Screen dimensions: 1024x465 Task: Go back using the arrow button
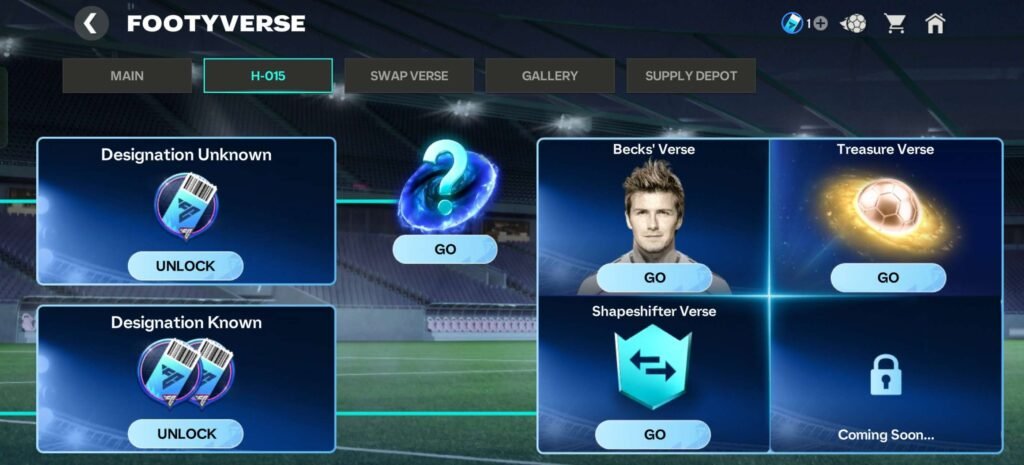(x=91, y=23)
